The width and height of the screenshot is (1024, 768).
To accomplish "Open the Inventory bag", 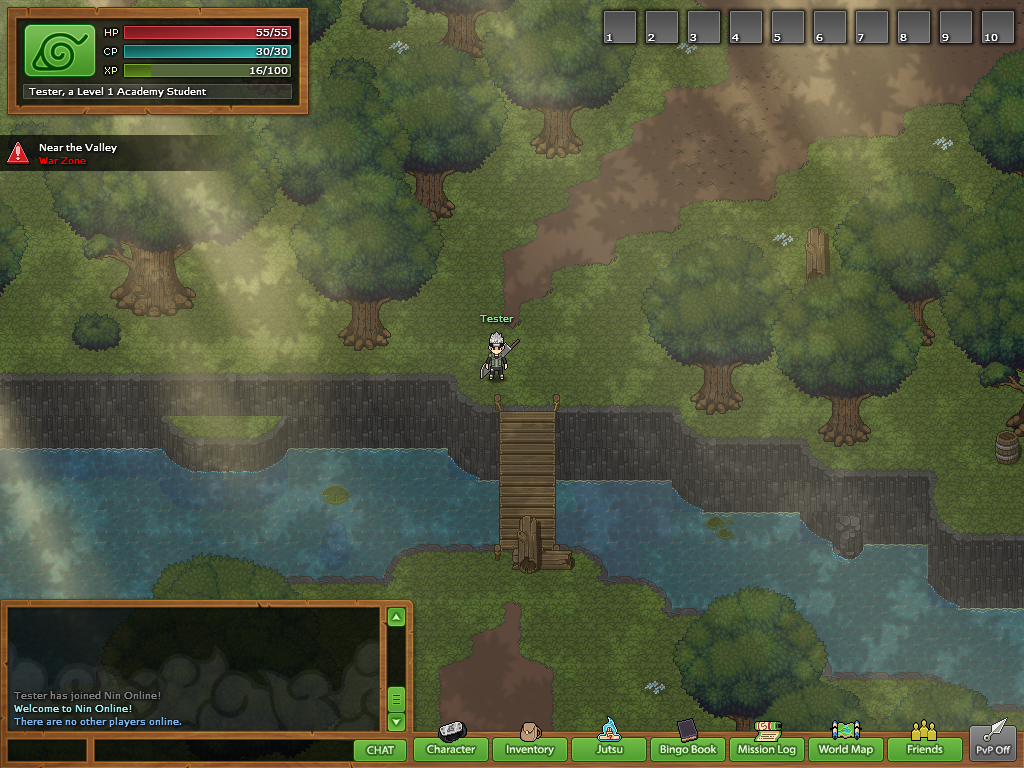I will [529, 748].
